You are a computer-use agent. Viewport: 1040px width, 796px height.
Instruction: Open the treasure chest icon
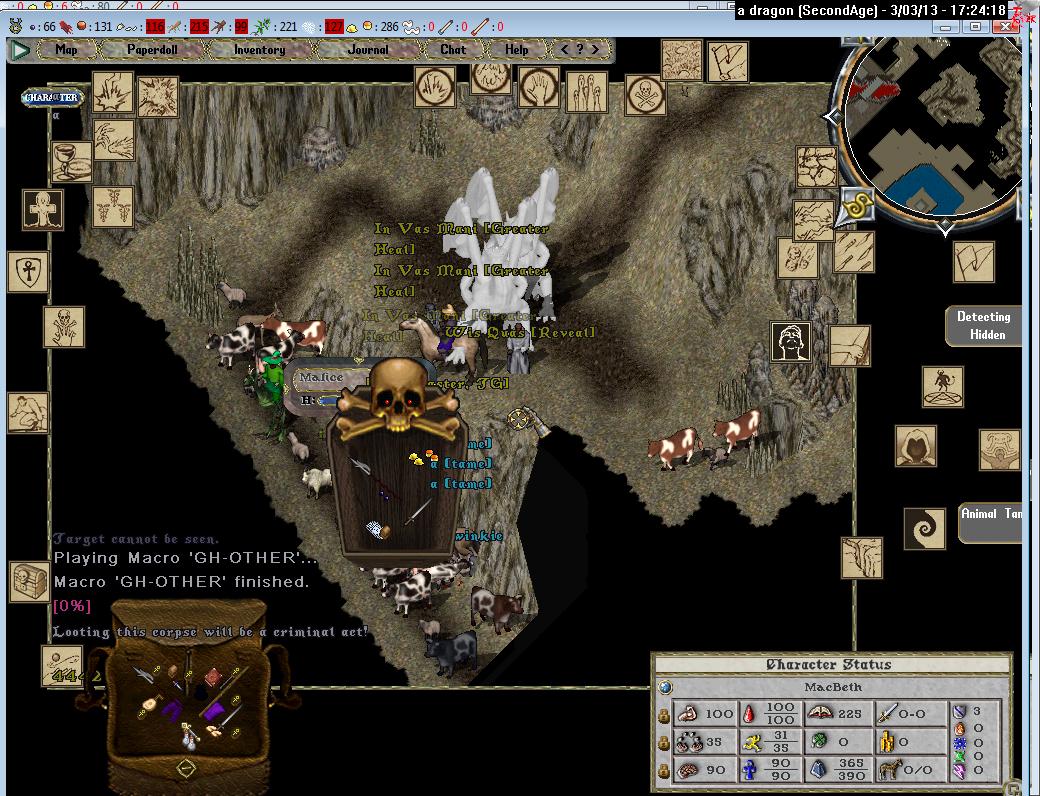[29, 581]
